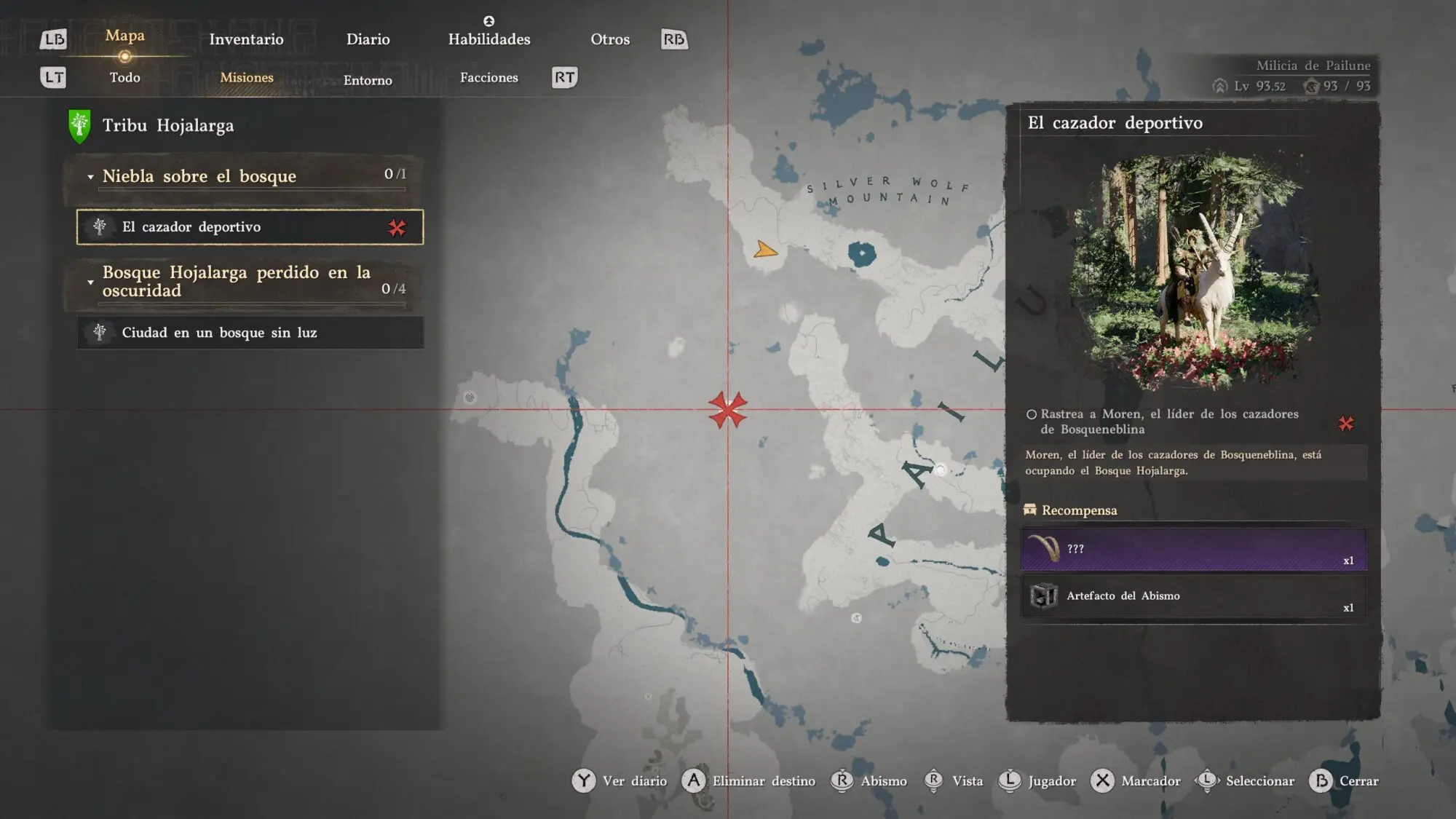Collapse Bosque Hojalarga perdido en la oscuridad
This screenshot has width=1456, height=819.
click(x=90, y=282)
